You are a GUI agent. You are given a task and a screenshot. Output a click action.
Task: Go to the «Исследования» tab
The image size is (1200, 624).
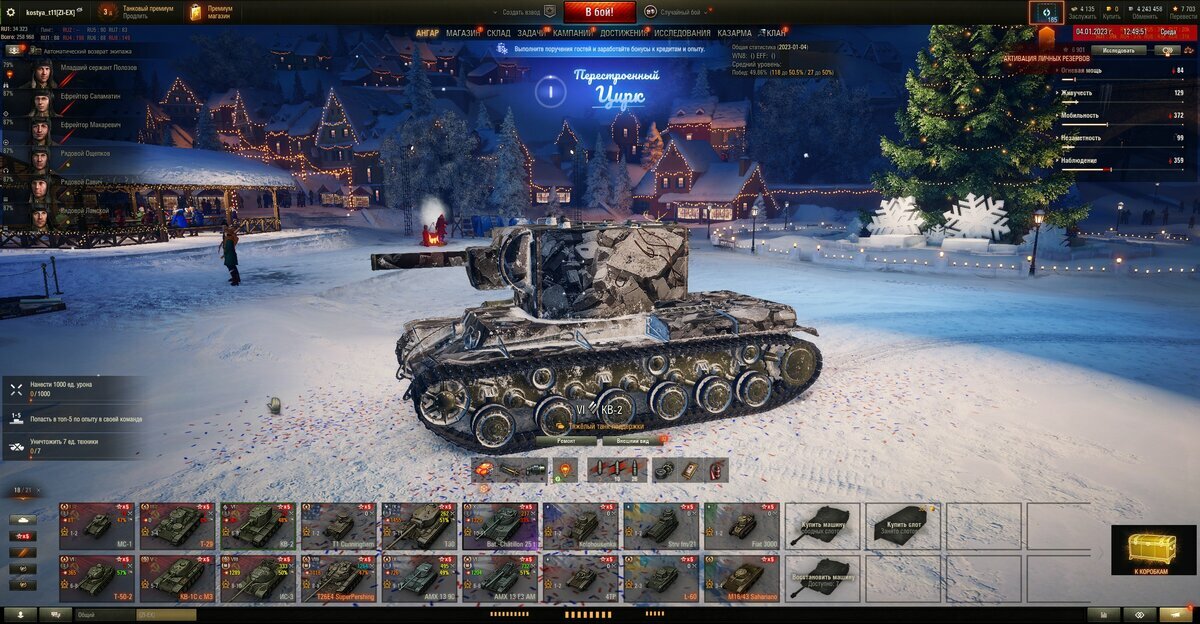682,33
